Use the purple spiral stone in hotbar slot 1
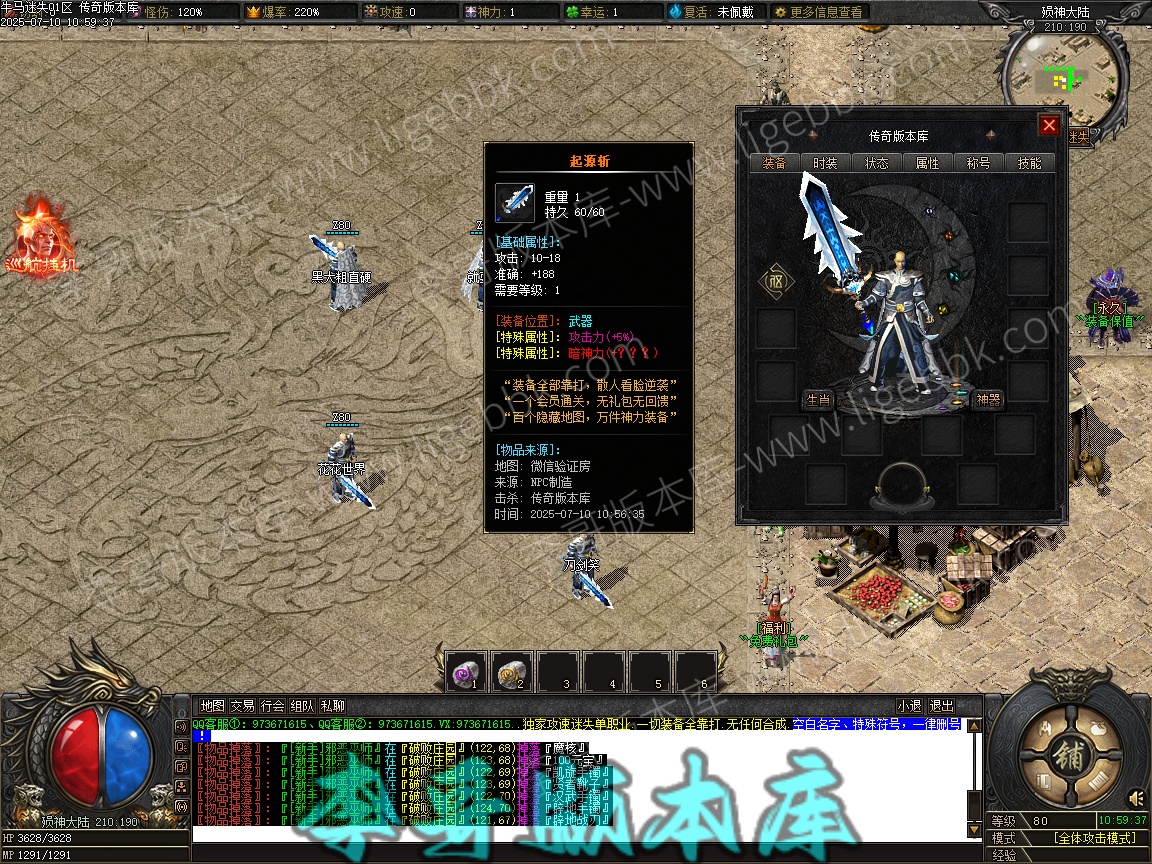Screen dimensions: 1152x864 [466, 671]
